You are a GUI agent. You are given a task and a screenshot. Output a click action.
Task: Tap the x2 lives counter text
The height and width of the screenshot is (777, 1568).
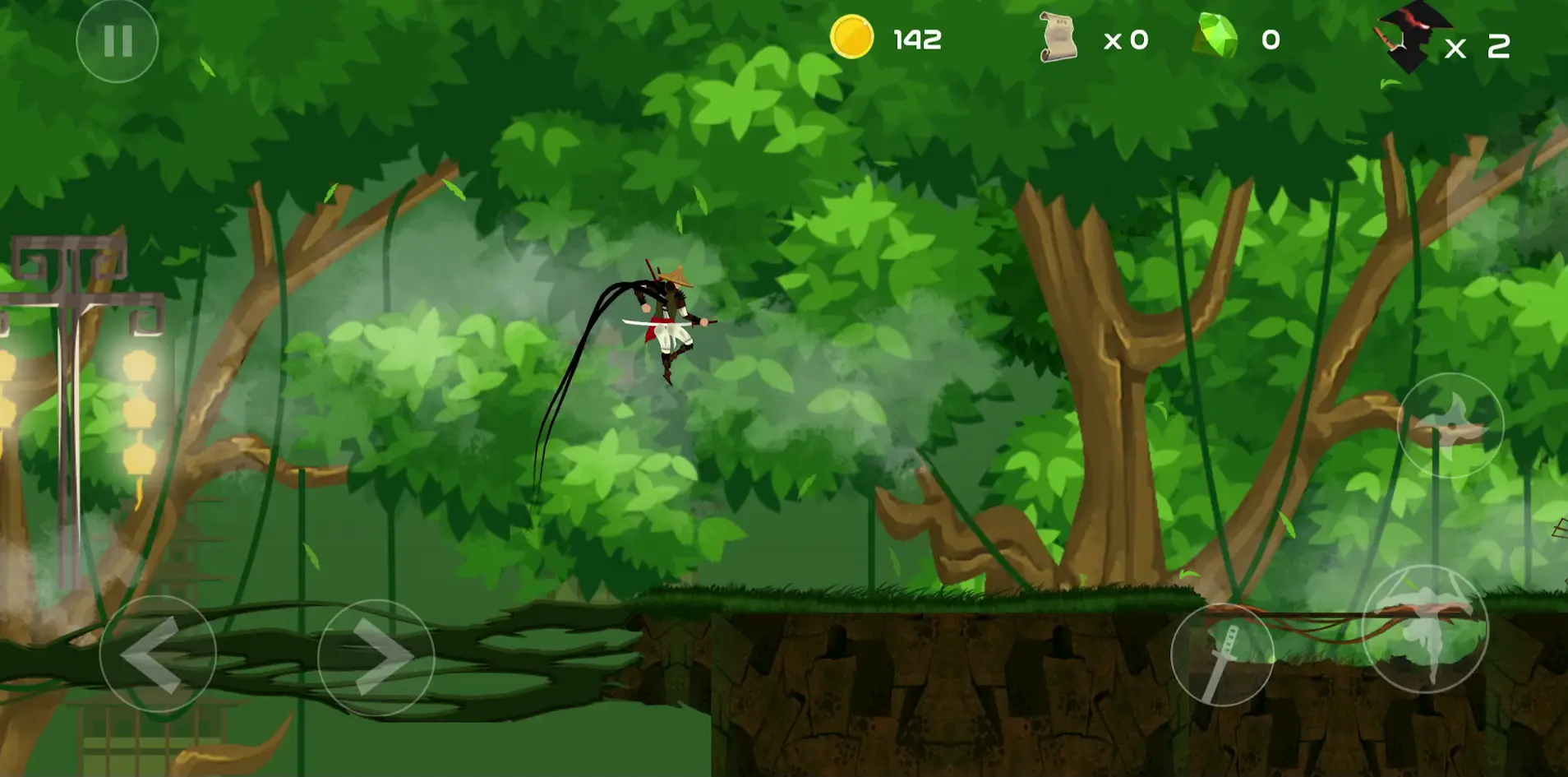pyautogui.click(x=1479, y=45)
